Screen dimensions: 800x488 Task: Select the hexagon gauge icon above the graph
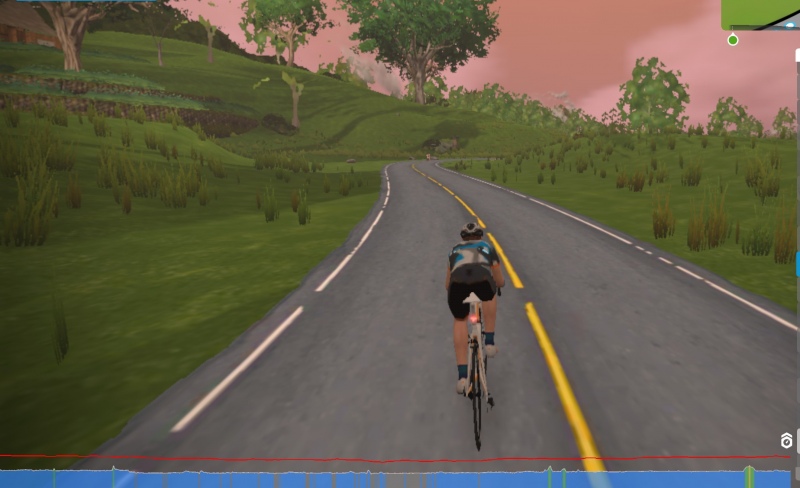787,441
